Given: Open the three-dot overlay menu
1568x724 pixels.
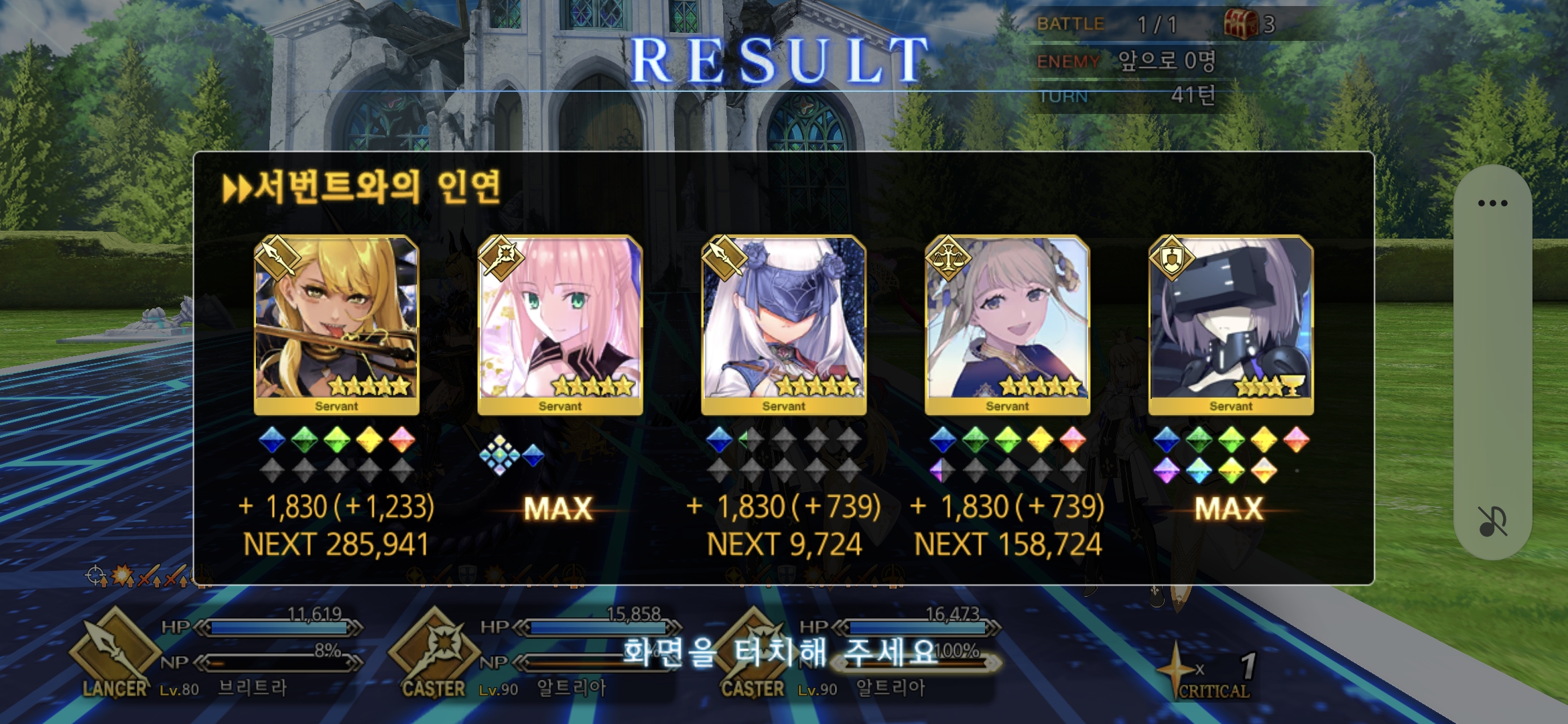Looking at the screenshot, I should (1492, 203).
